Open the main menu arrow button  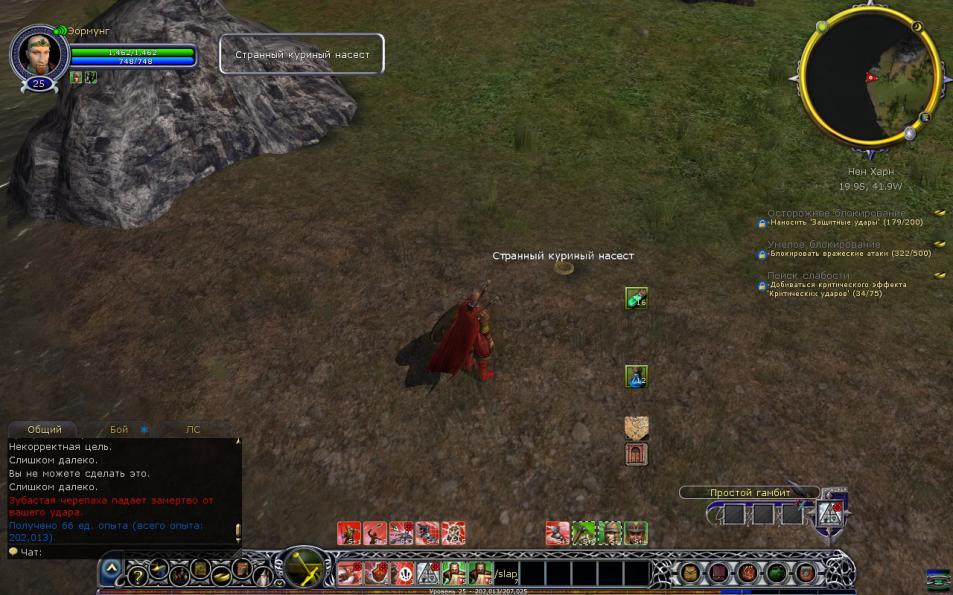tap(112, 569)
